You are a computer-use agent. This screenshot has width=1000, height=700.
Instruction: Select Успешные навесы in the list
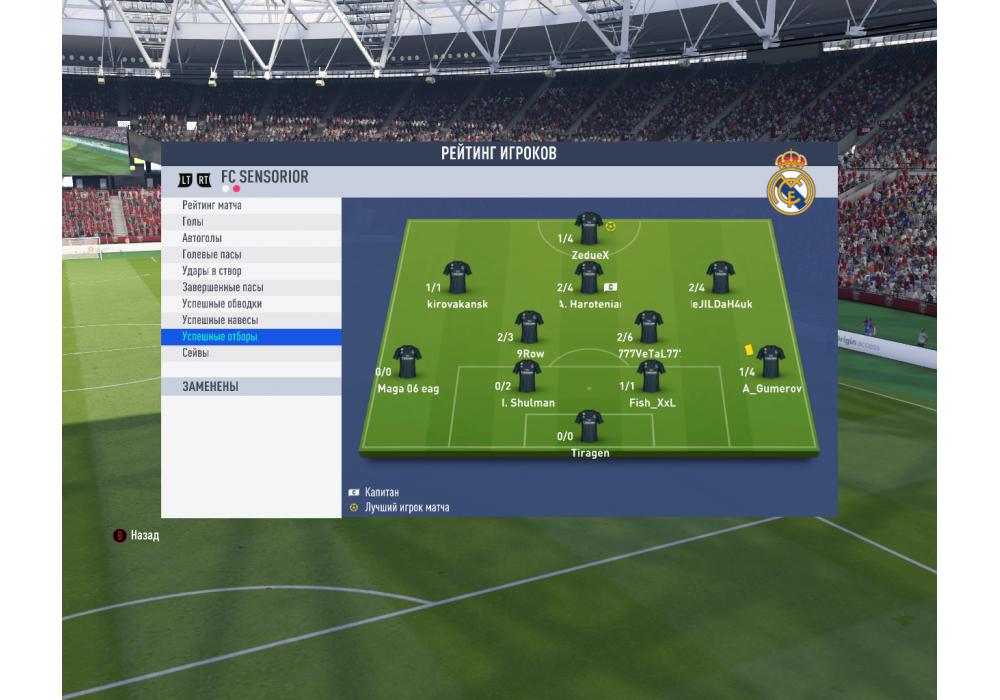pyautogui.click(x=220, y=320)
